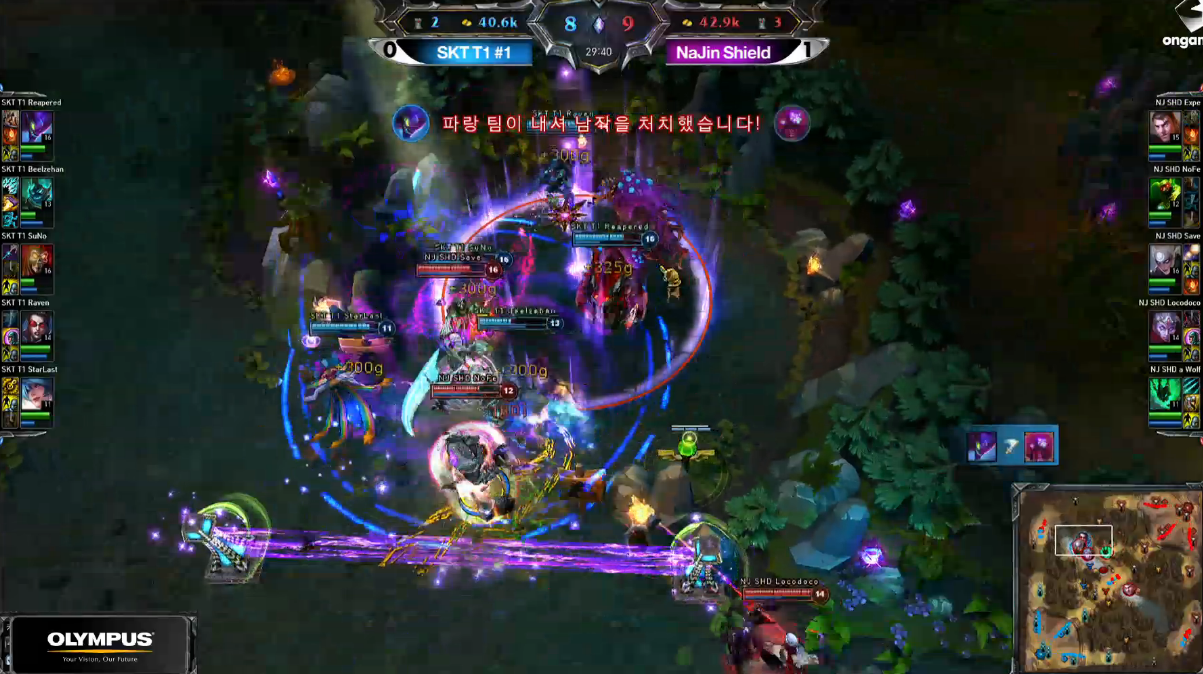Image resolution: width=1203 pixels, height=674 pixels.
Task: Click the SKT T1 #1 team name banner
Action: tap(474, 52)
